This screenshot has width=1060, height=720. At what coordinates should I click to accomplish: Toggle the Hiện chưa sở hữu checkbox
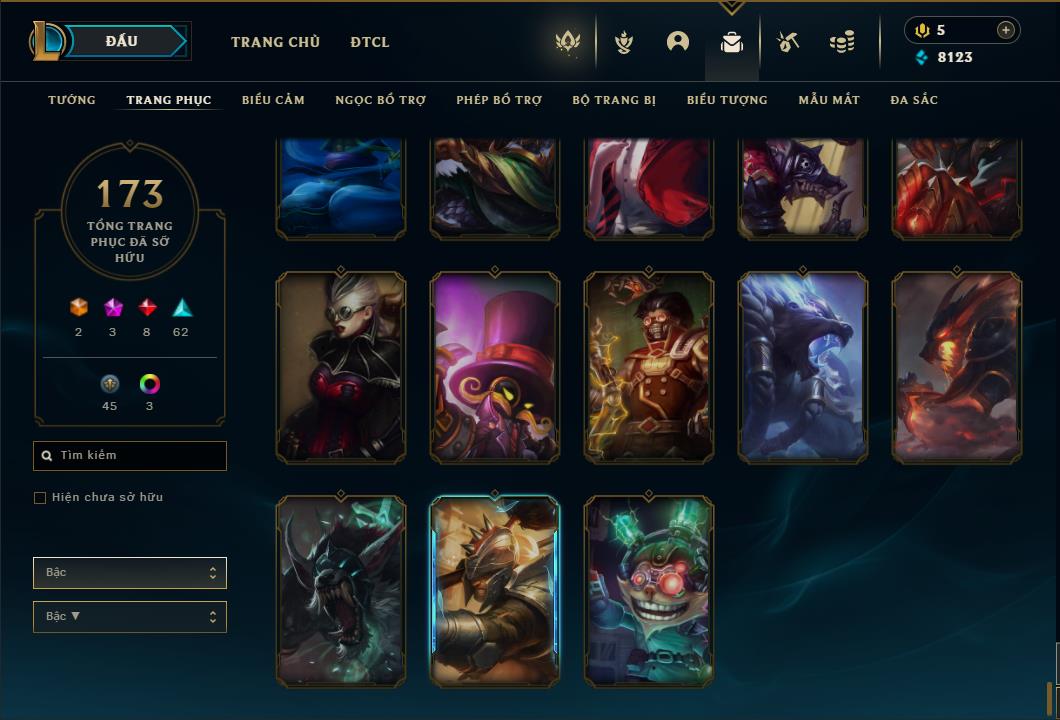(x=40, y=498)
